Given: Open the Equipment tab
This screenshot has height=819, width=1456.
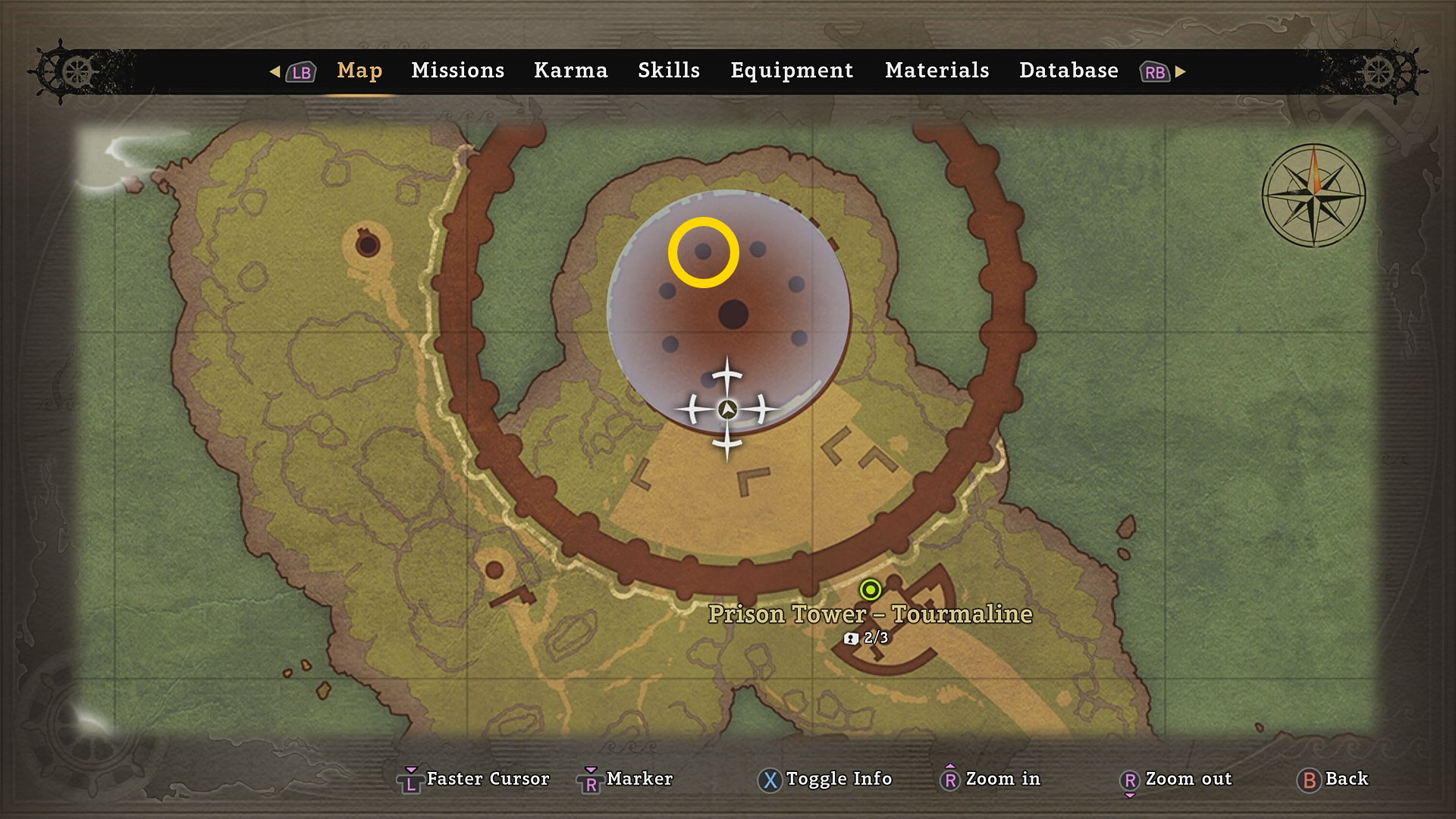Looking at the screenshot, I should [792, 71].
